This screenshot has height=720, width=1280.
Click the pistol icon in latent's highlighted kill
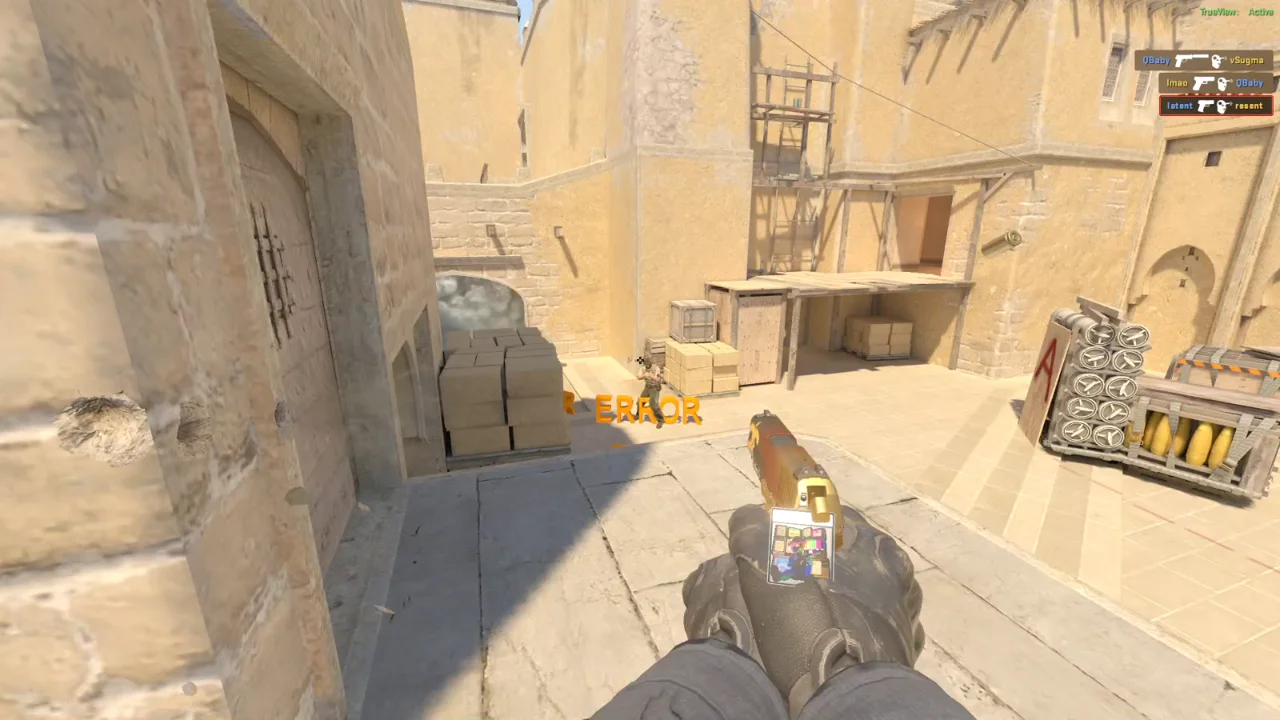(x=1206, y=105)
